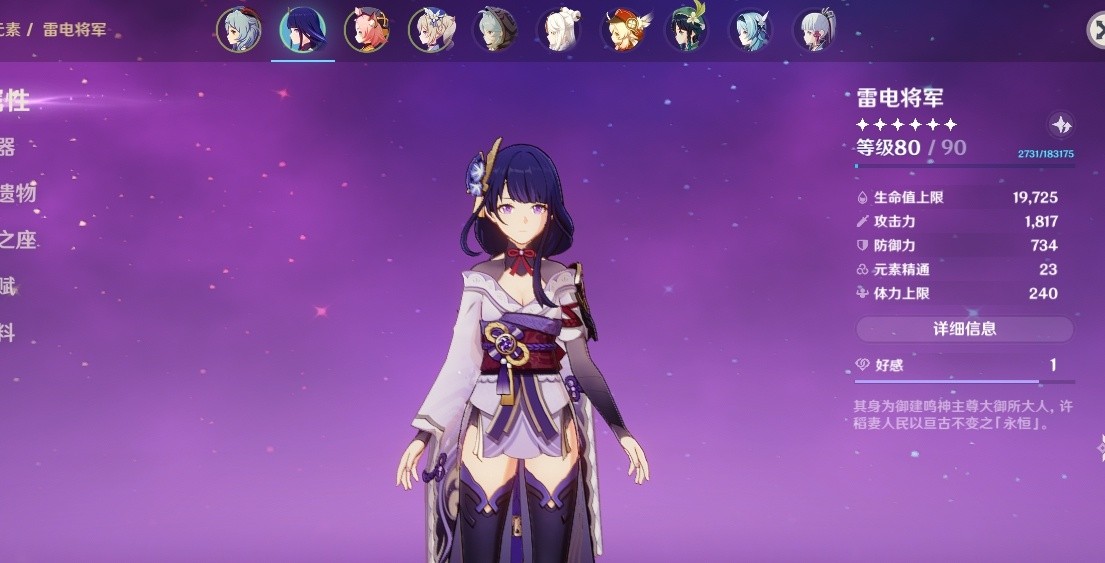
Task: Choose Barbara's portrait with white hat
Action: (431, 30)
